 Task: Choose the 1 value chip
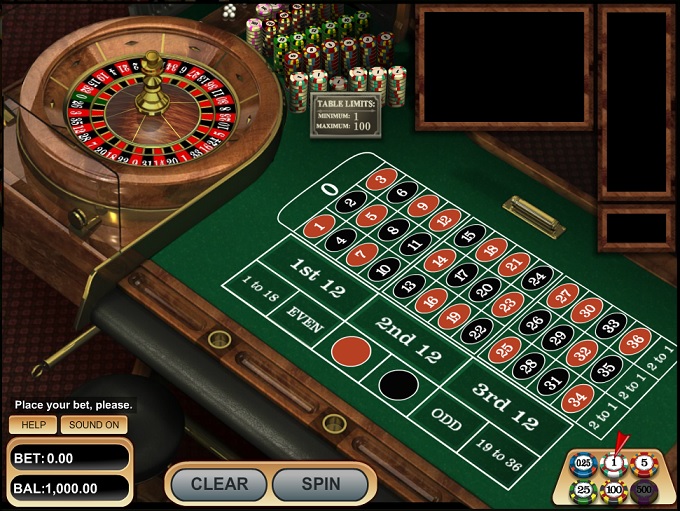click(x=613, y=464)
